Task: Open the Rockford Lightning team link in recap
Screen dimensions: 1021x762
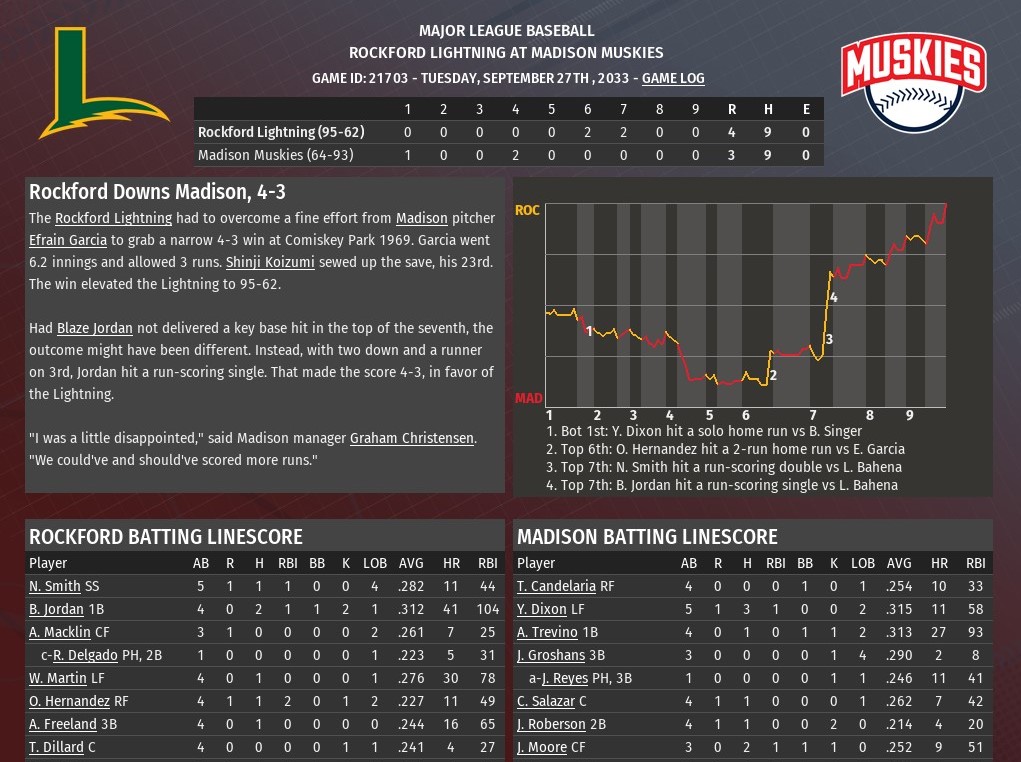Action: (113, 218)
